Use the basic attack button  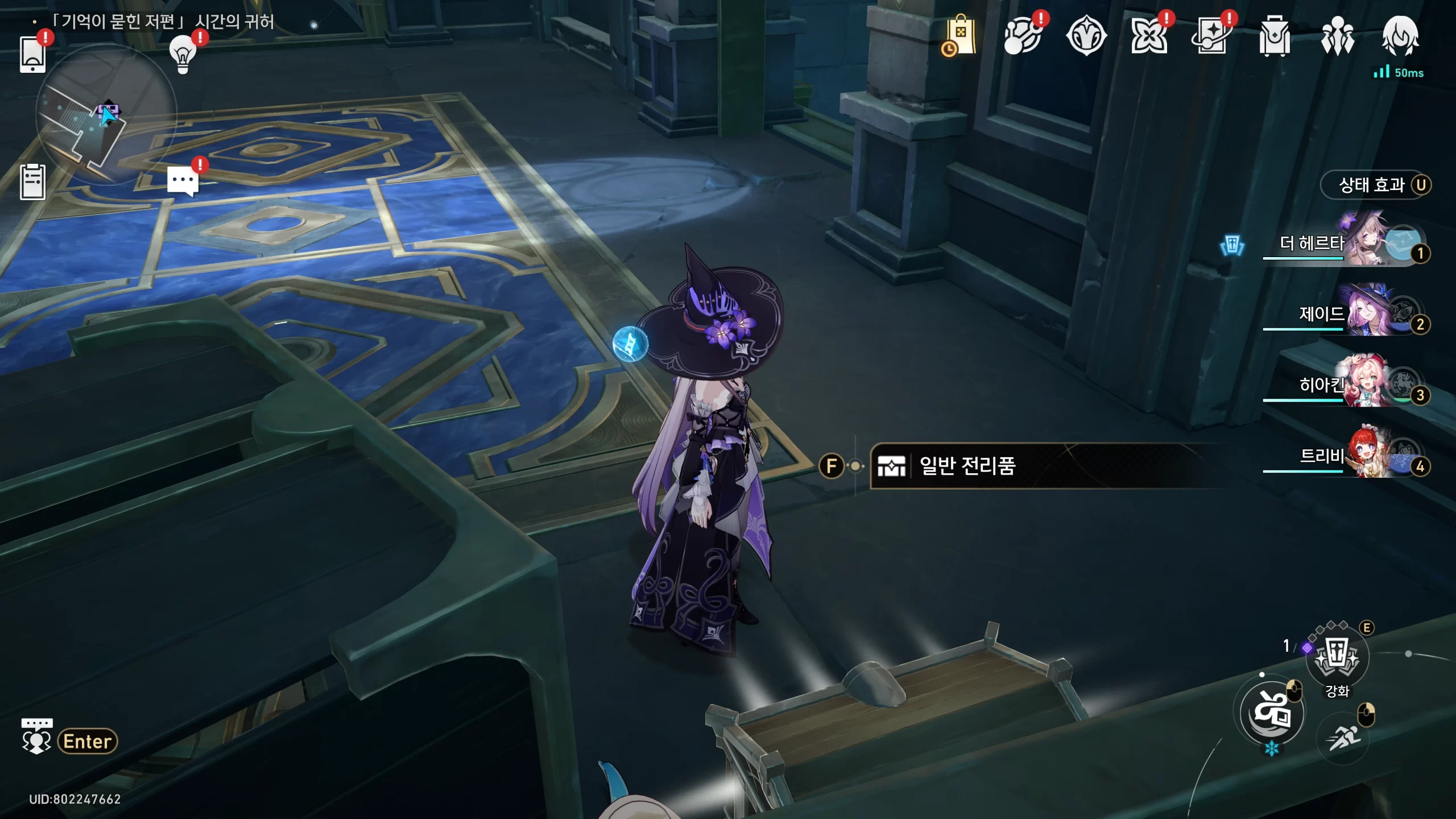1272,713
